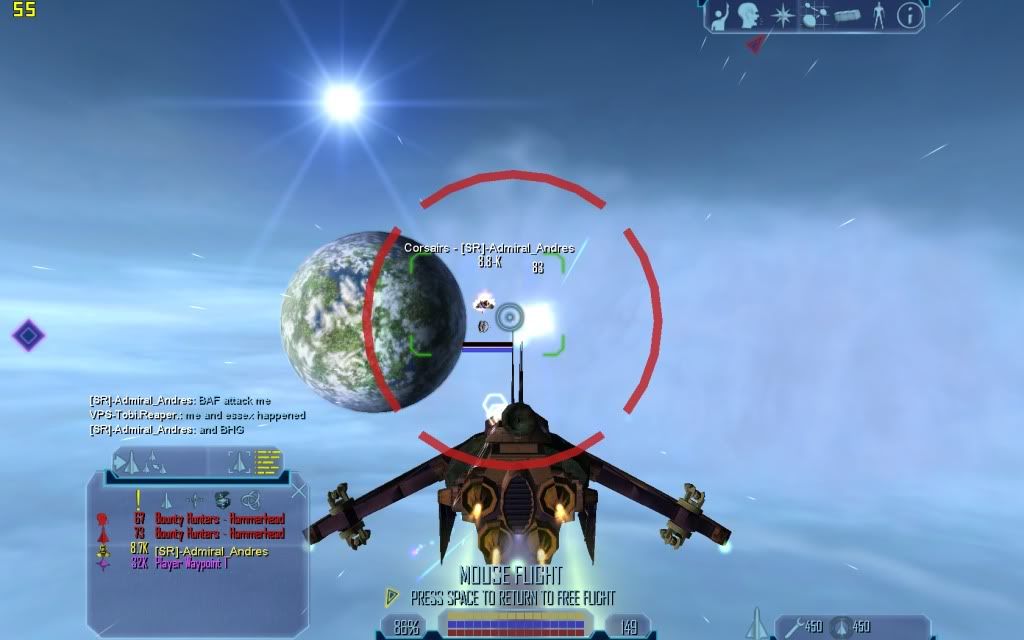Open the waving person icon in top toolbar

(719, 16)
